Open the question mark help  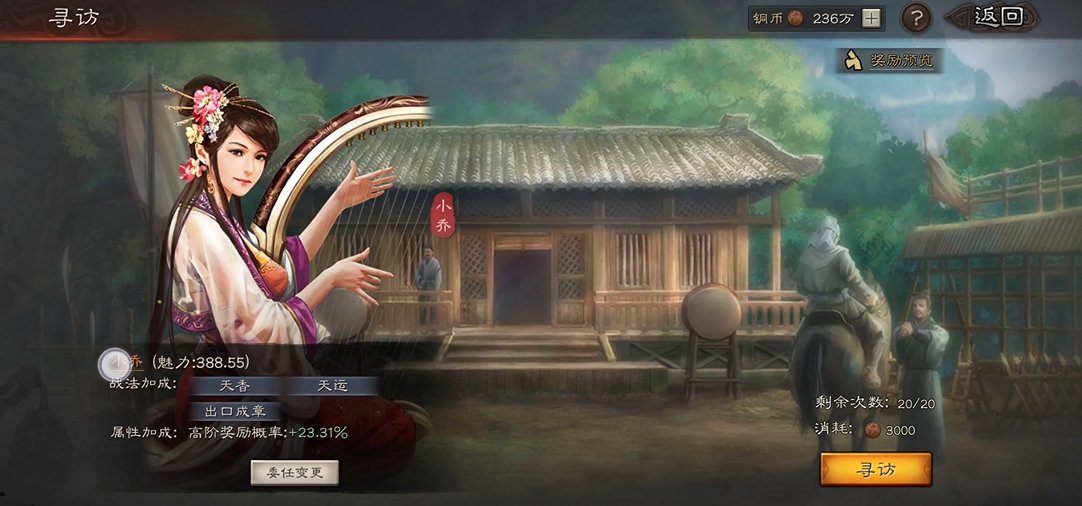[x=917, y=18]
